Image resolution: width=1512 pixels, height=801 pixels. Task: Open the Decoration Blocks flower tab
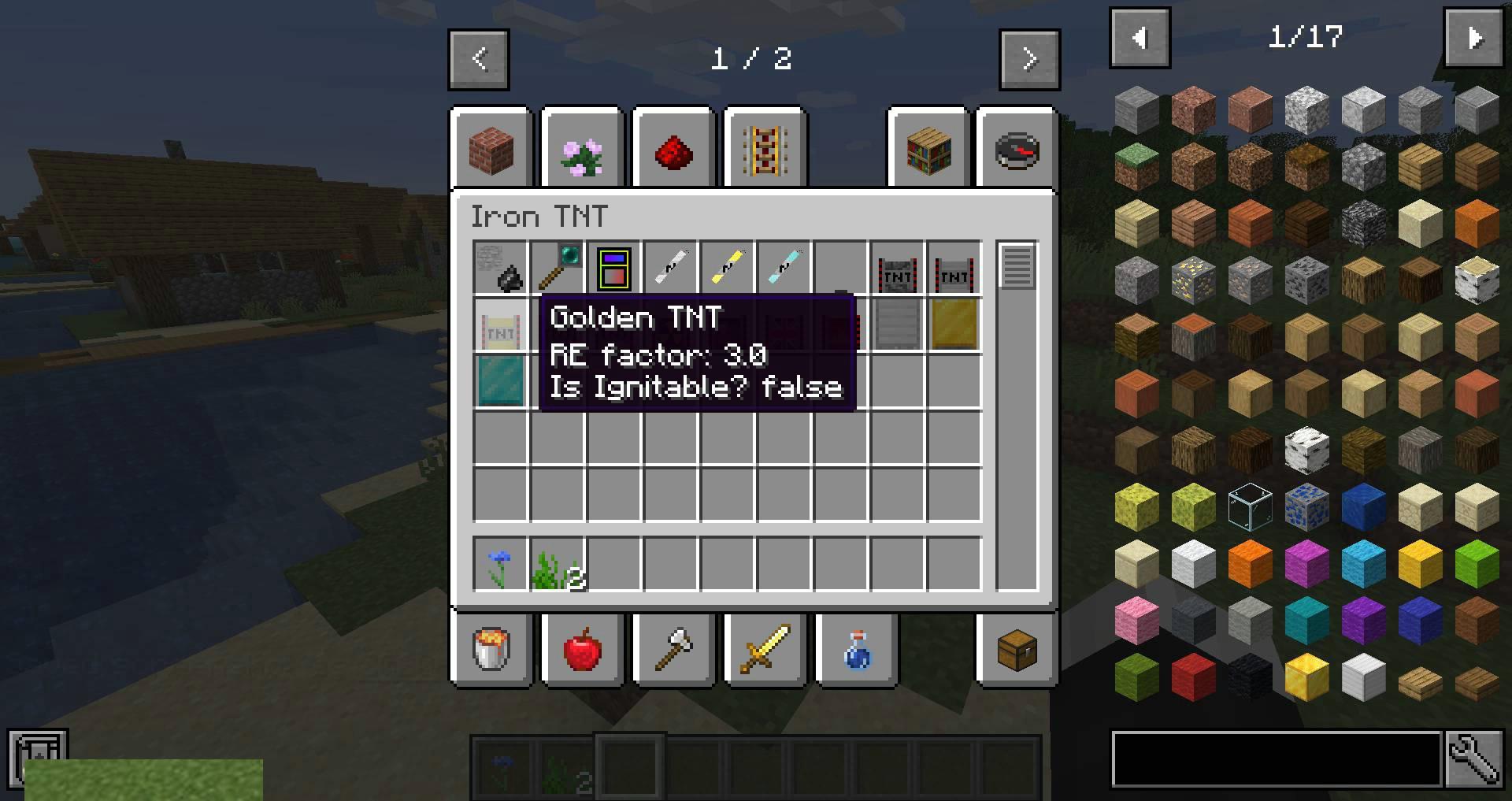click(x=583, y=151)
